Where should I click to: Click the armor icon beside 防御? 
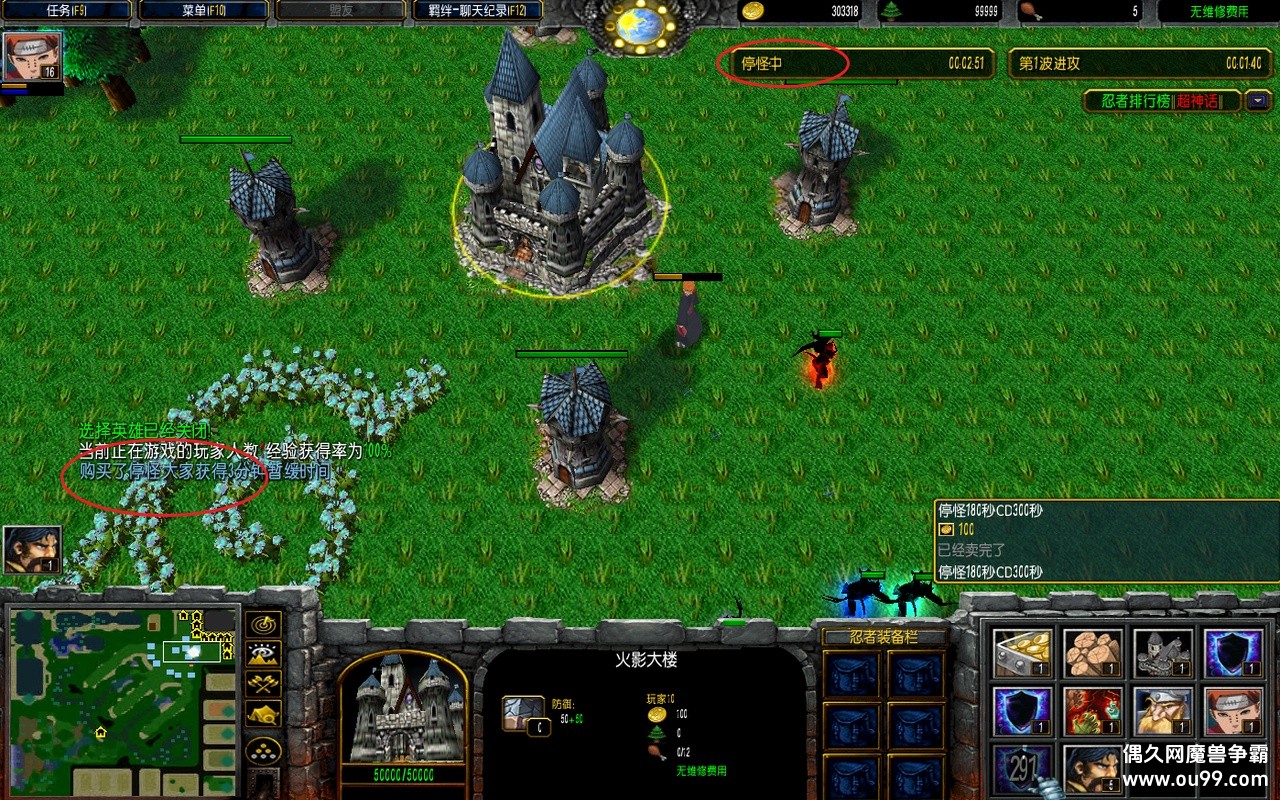[x=523, y=715]
